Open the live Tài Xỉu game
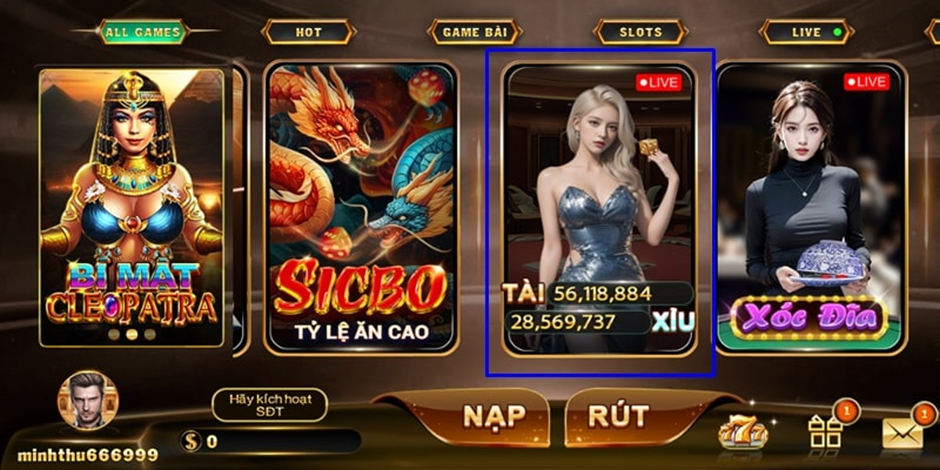Screen dimensions: 940x470 (x=599, y=208)
